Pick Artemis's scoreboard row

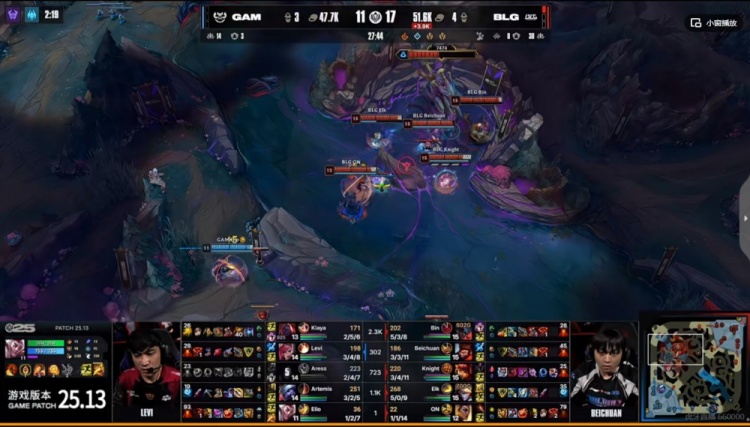[x=320, y=392]
